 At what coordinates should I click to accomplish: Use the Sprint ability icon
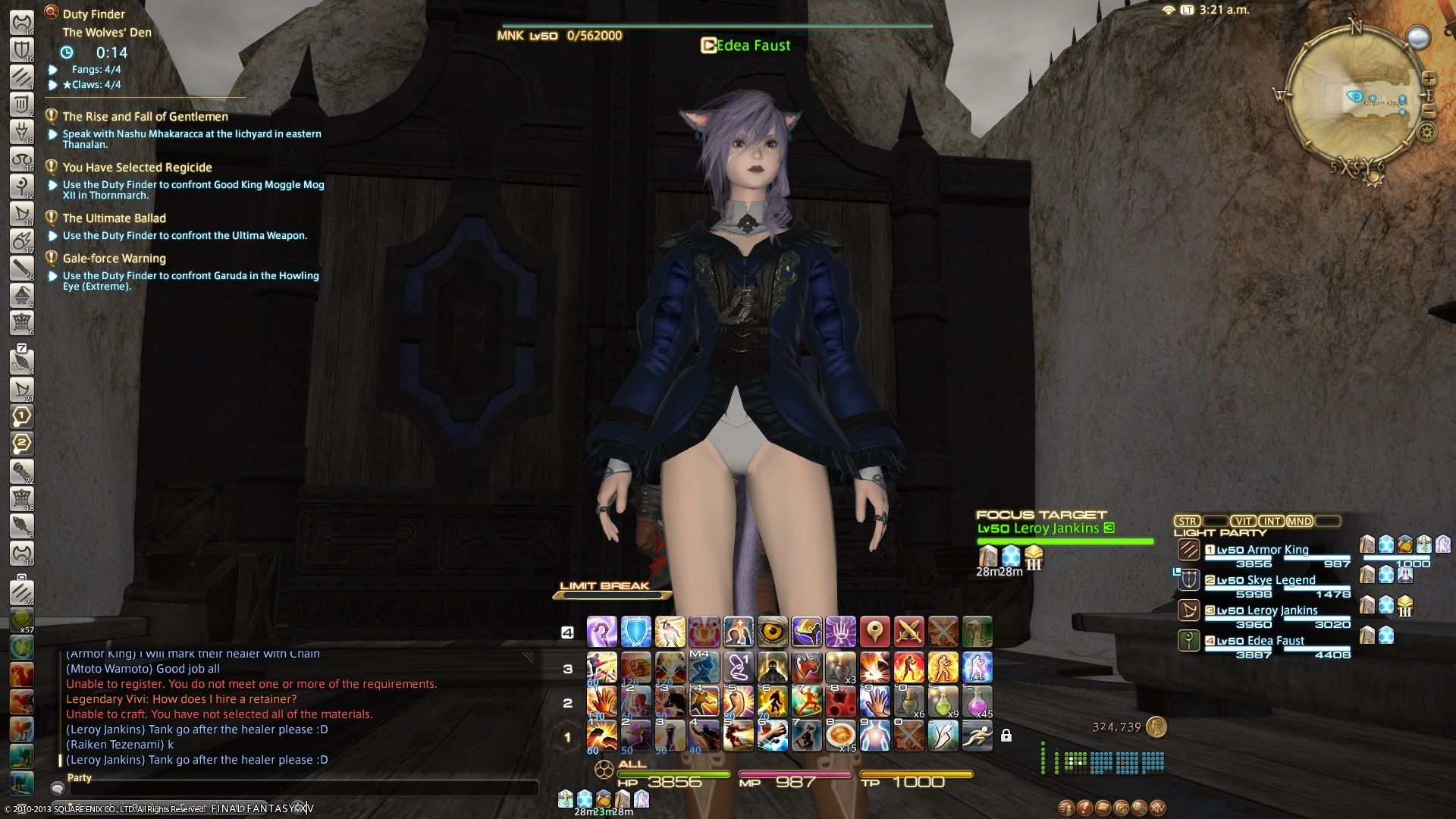coord(977,735)
